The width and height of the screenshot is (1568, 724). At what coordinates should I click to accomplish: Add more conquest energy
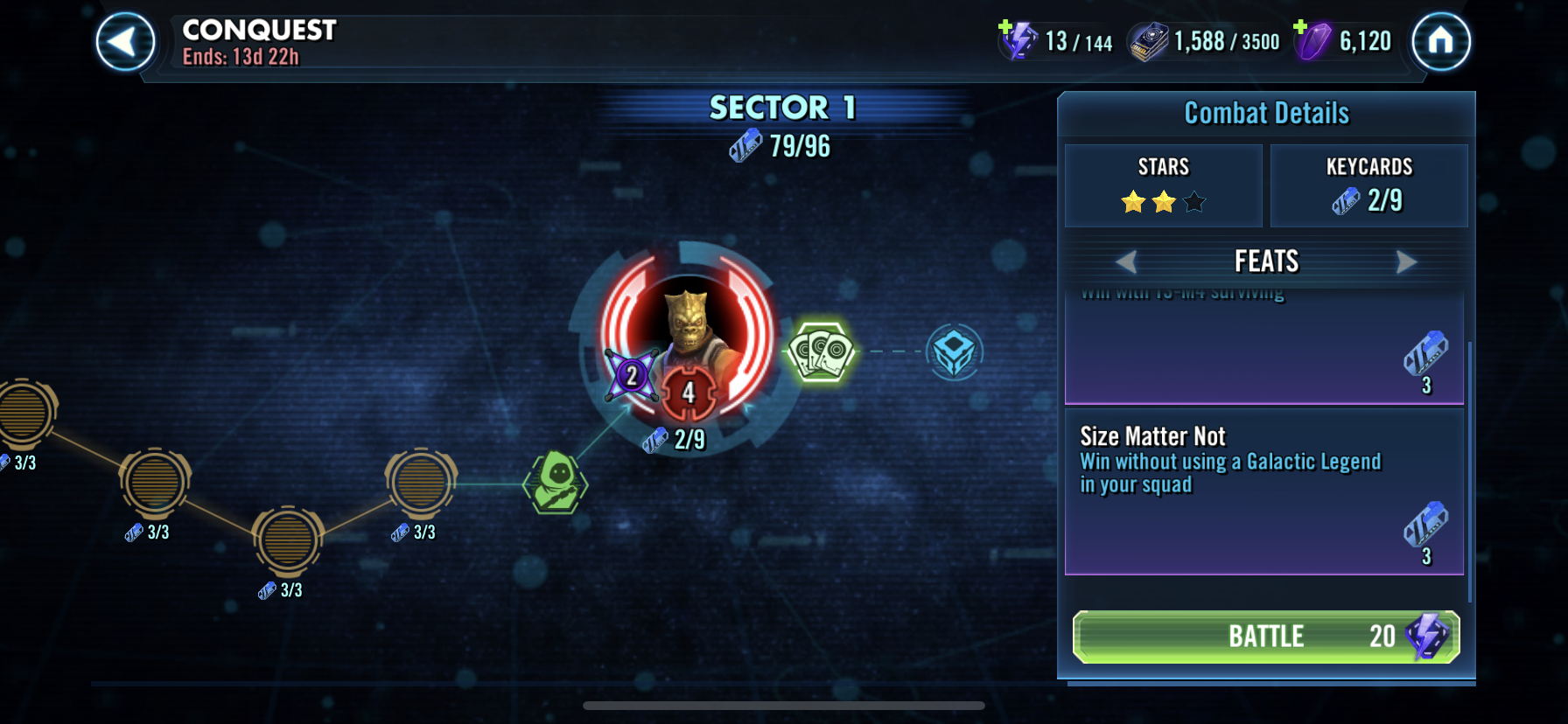[x=1008, y=29]
